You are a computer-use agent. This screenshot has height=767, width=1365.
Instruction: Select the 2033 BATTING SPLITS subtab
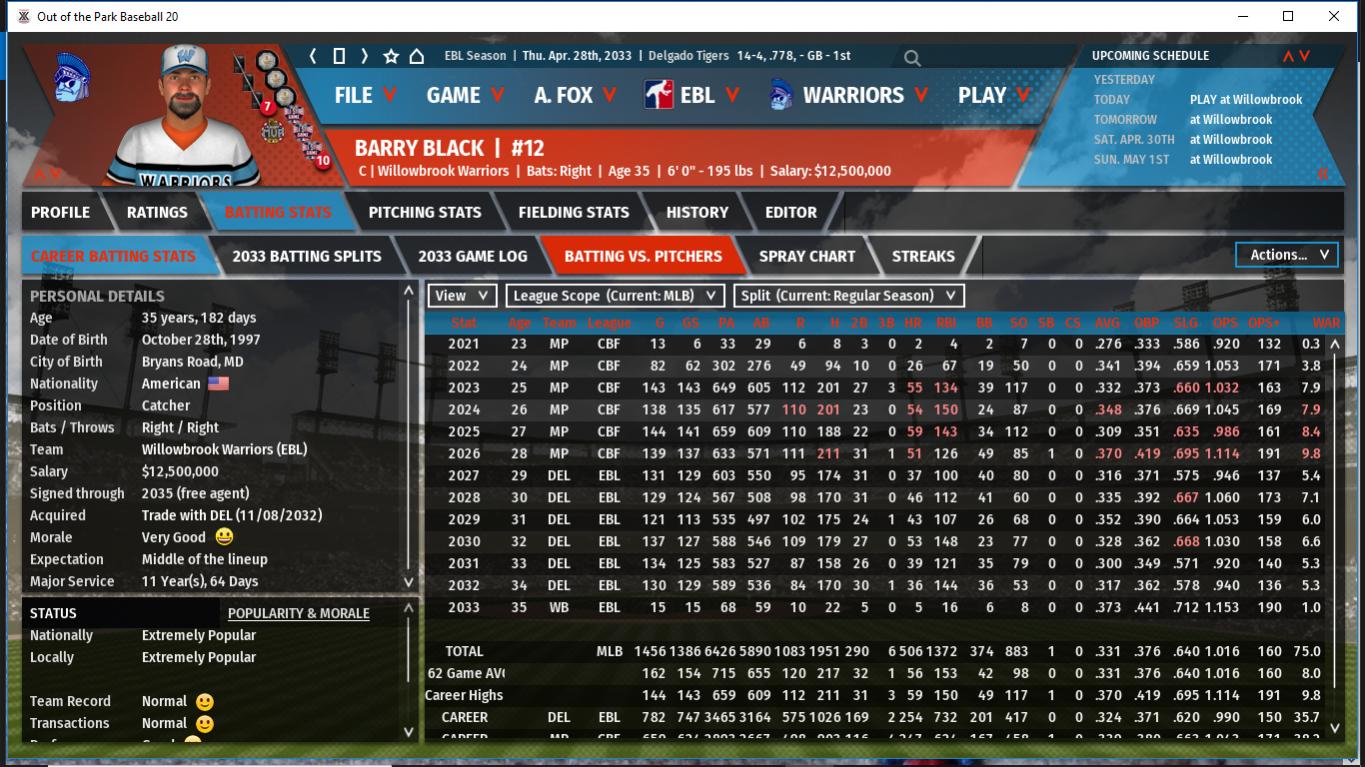307,256
